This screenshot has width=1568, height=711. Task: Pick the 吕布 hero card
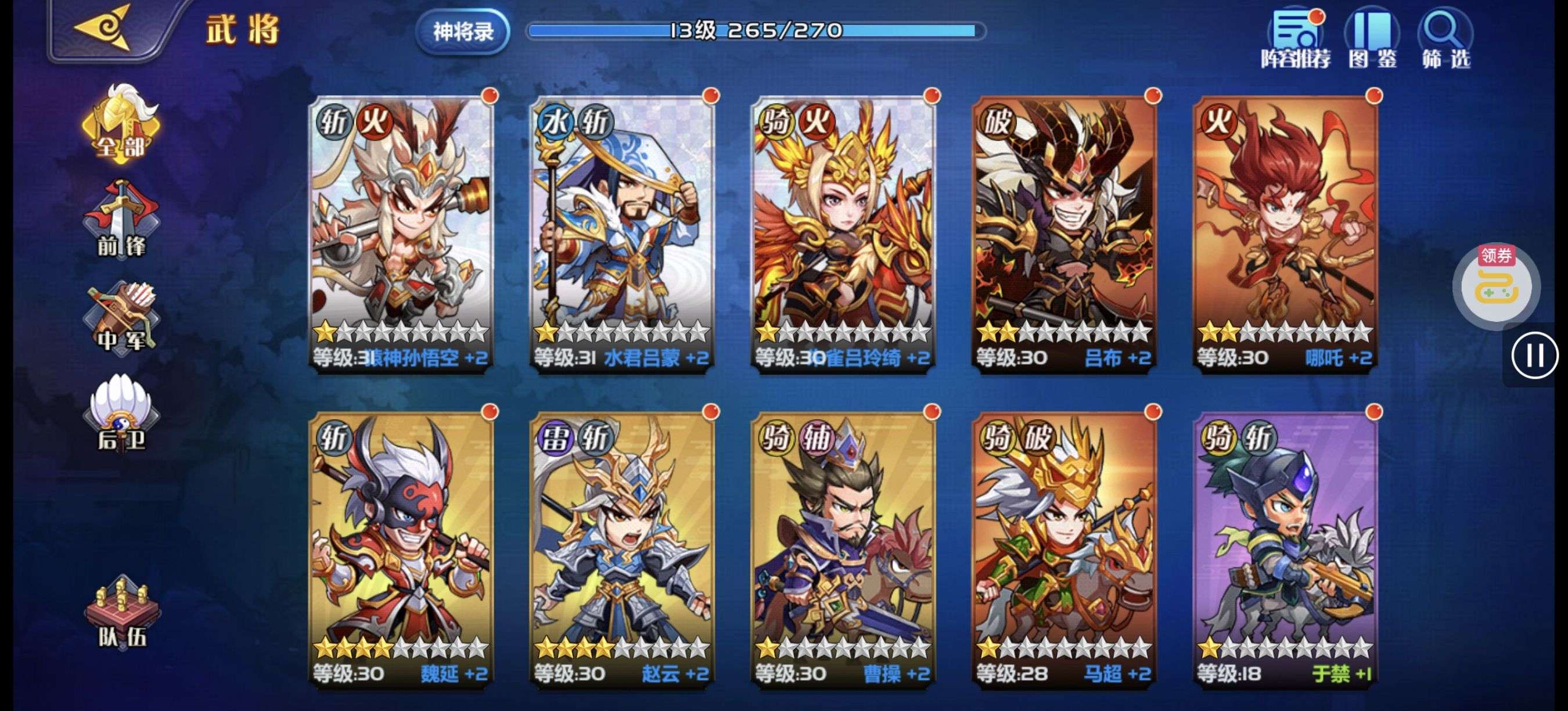tap(1064, 231)
